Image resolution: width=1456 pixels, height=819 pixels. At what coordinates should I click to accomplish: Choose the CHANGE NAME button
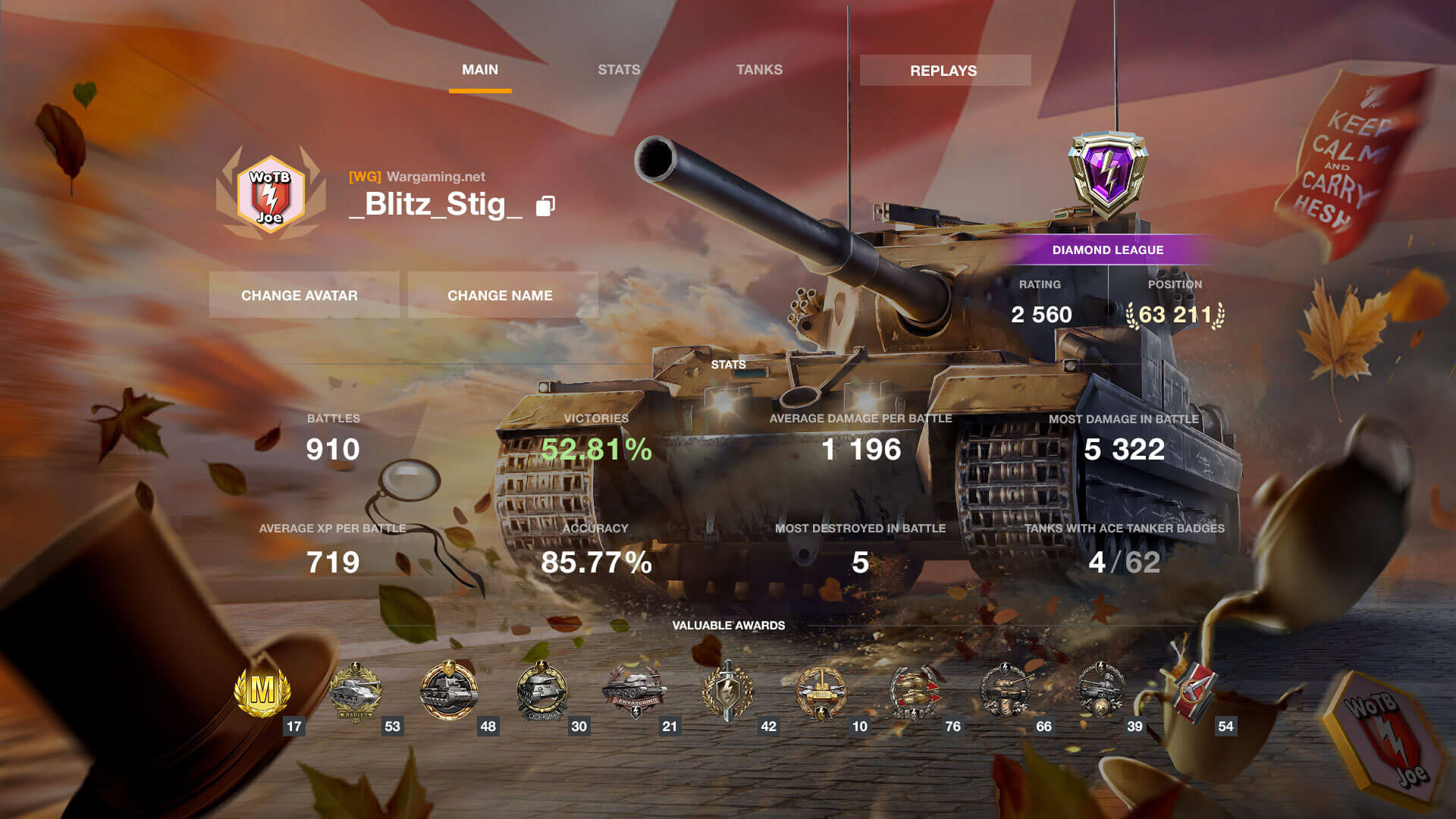tap(500, 295)
